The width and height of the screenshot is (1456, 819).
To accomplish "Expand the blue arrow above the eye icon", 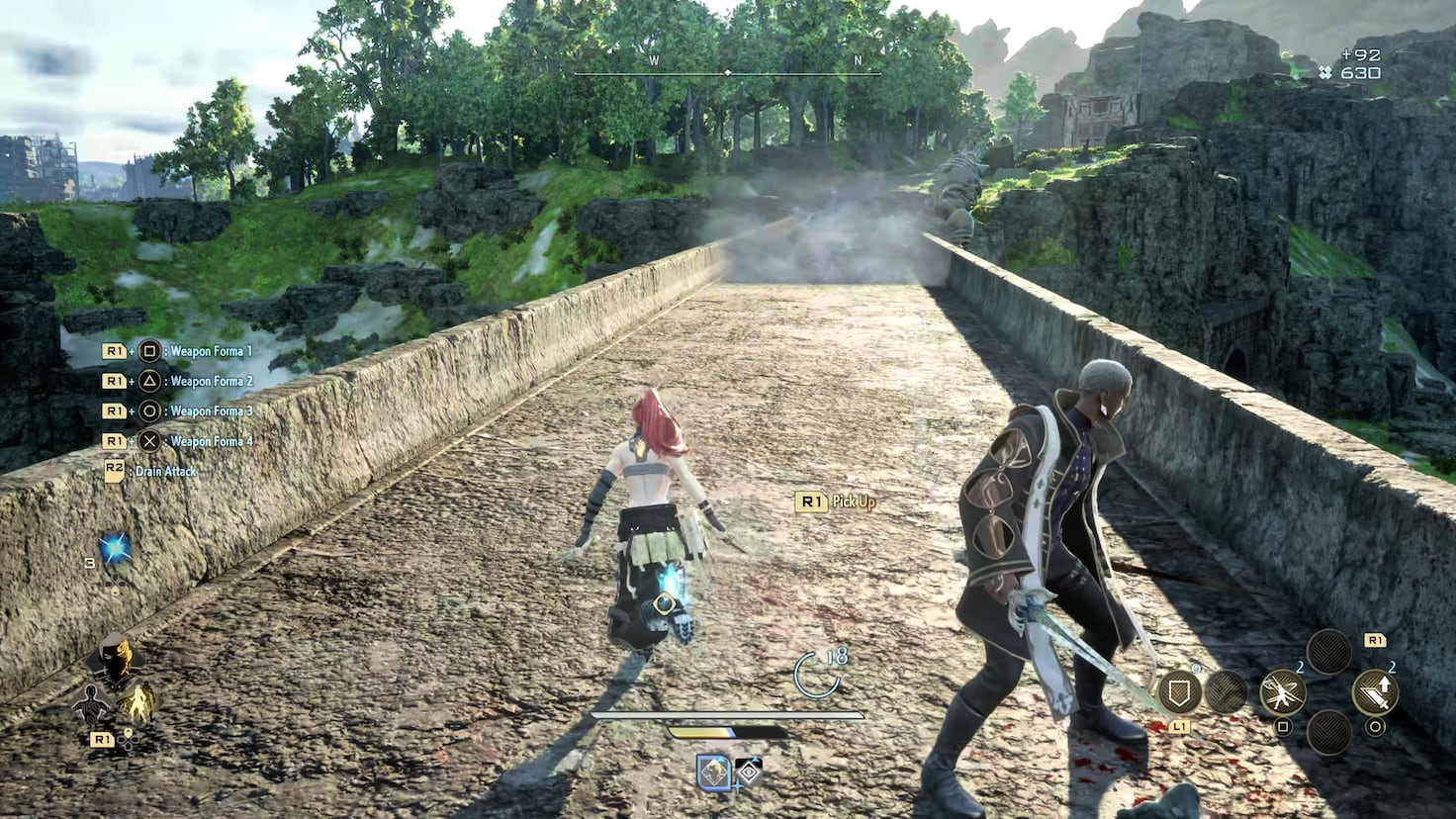I will pyautogui.click(x=755, y=759).
